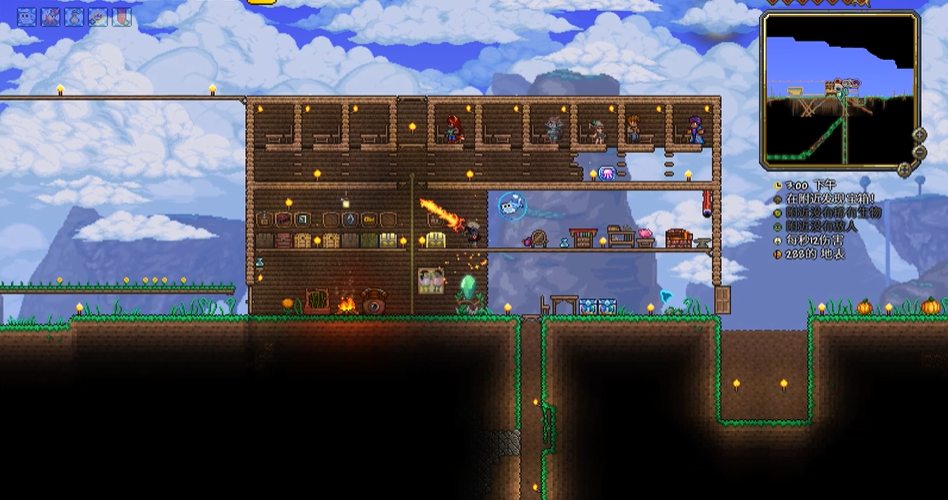Viewport: 948px width, 500px height.
Task: Zoom in the minimap with plus button
Action: tap(919, 135)
